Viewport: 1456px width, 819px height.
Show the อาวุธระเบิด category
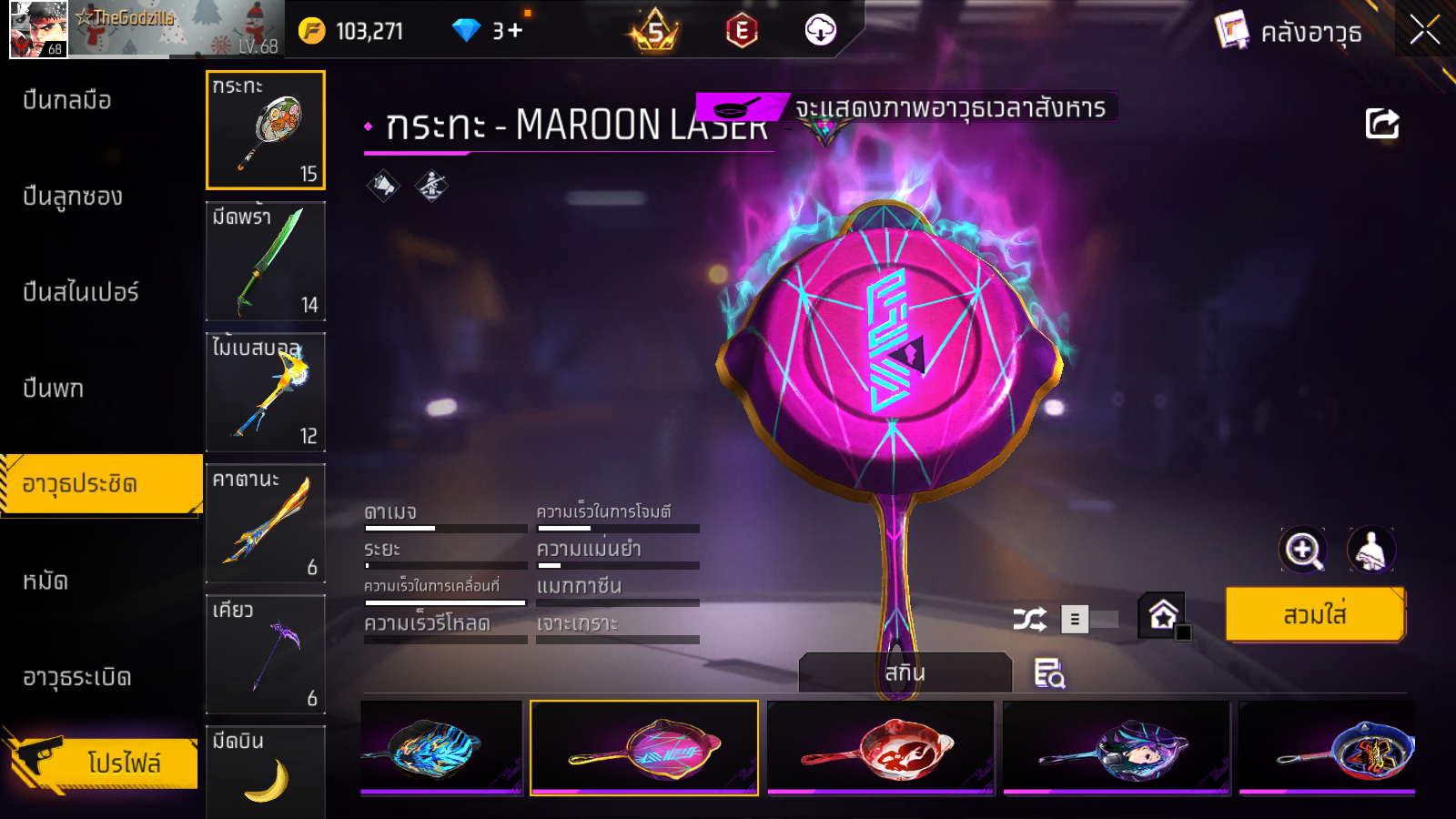[77, 677]
